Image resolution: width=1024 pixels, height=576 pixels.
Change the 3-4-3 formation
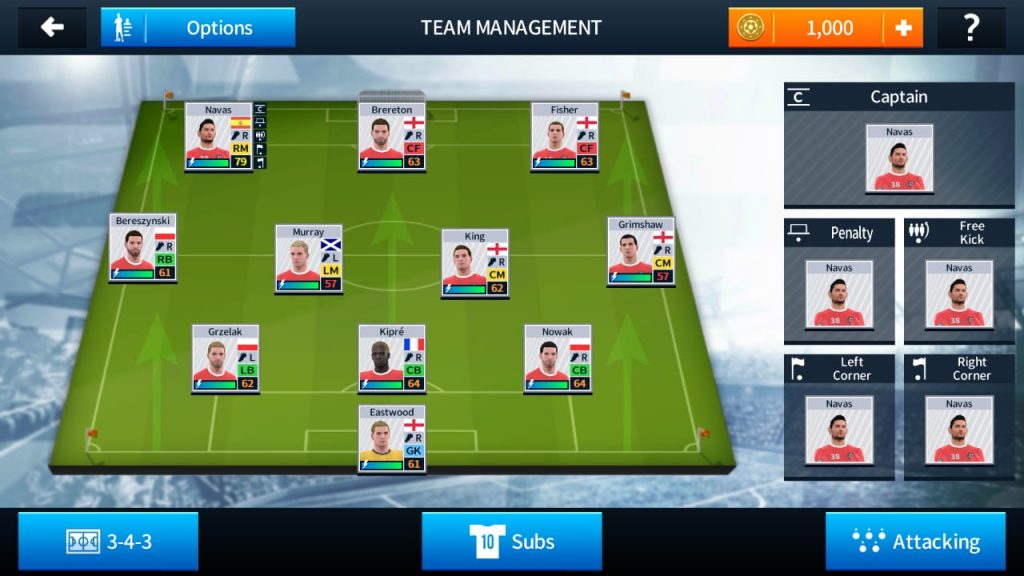108,541
